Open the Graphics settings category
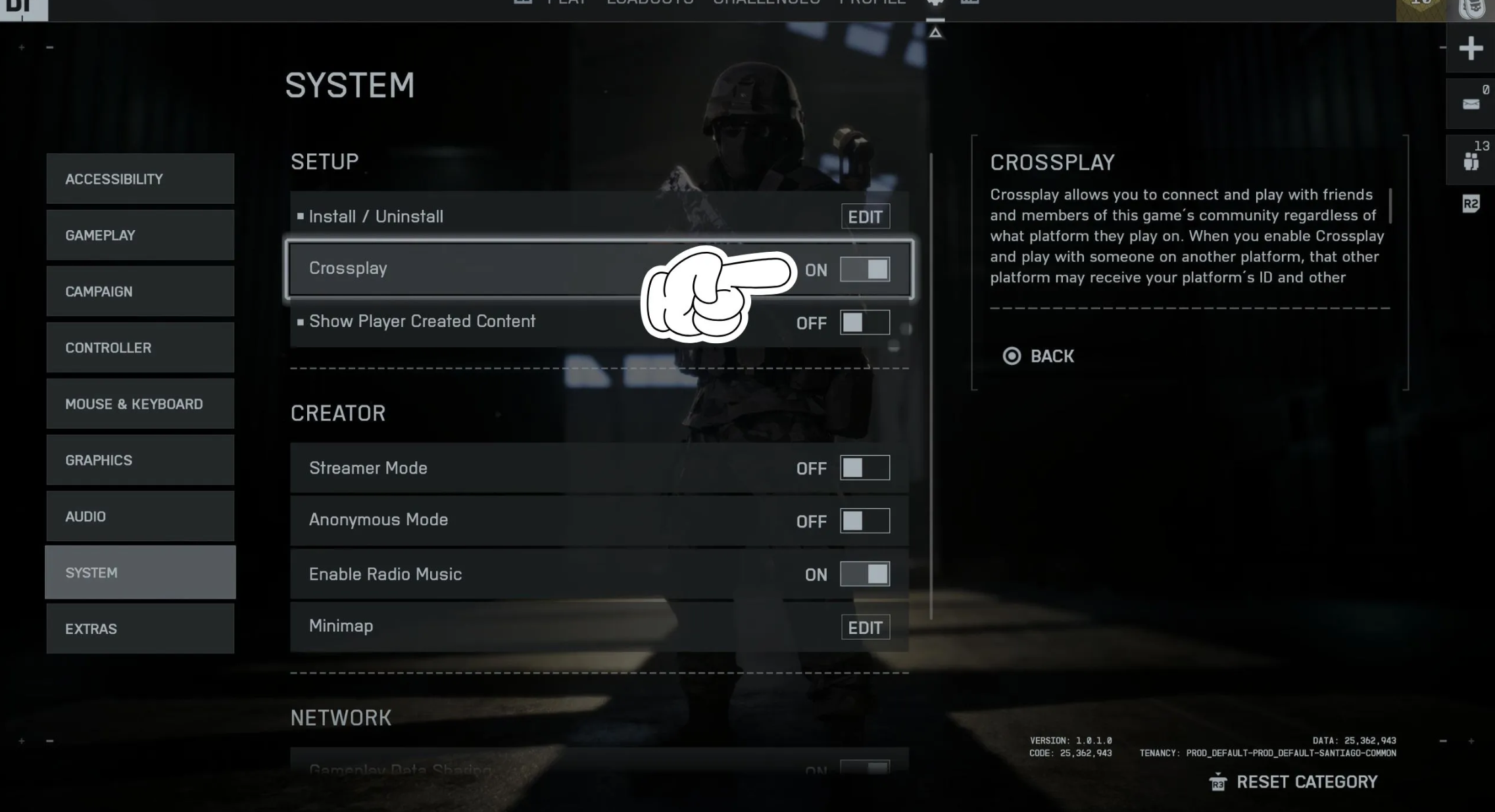This screenshot has height=812, width=1495. pyautogui.click(x=140, y=460)
